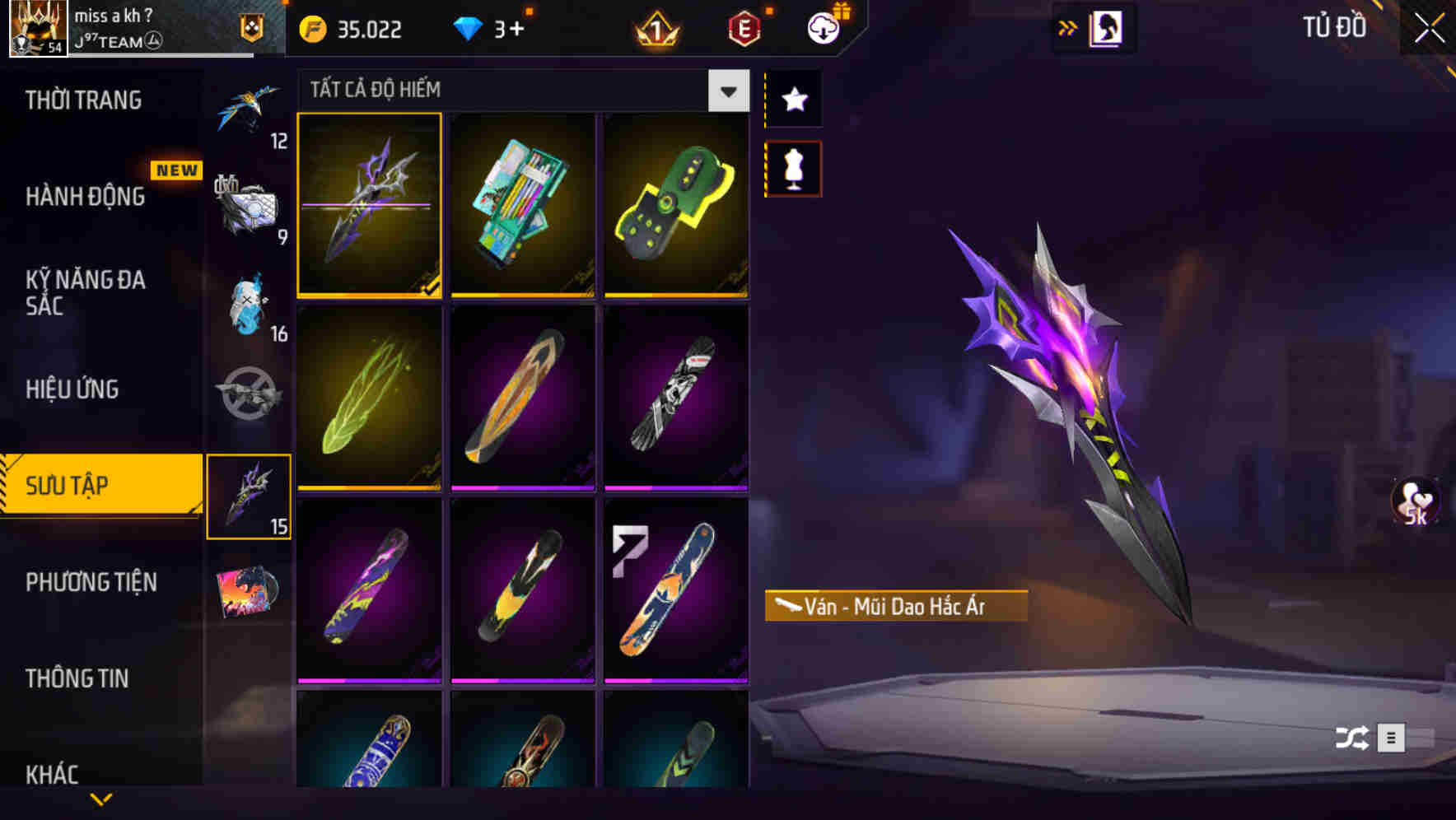
Task: Click the shuffle toggle near bottom right
Action: tap(1351, 738)
